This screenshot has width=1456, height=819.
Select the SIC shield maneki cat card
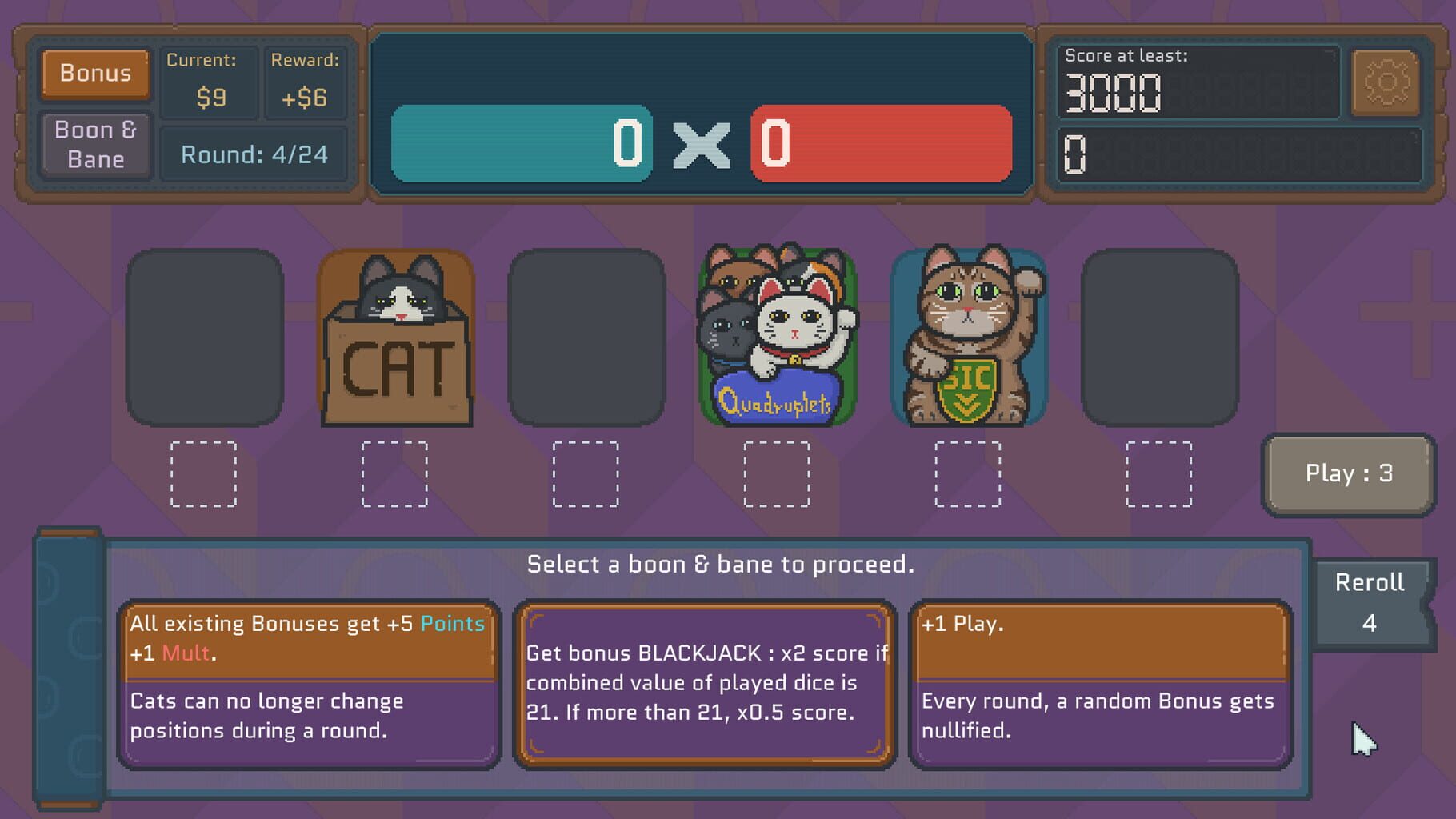click(970, 340)
